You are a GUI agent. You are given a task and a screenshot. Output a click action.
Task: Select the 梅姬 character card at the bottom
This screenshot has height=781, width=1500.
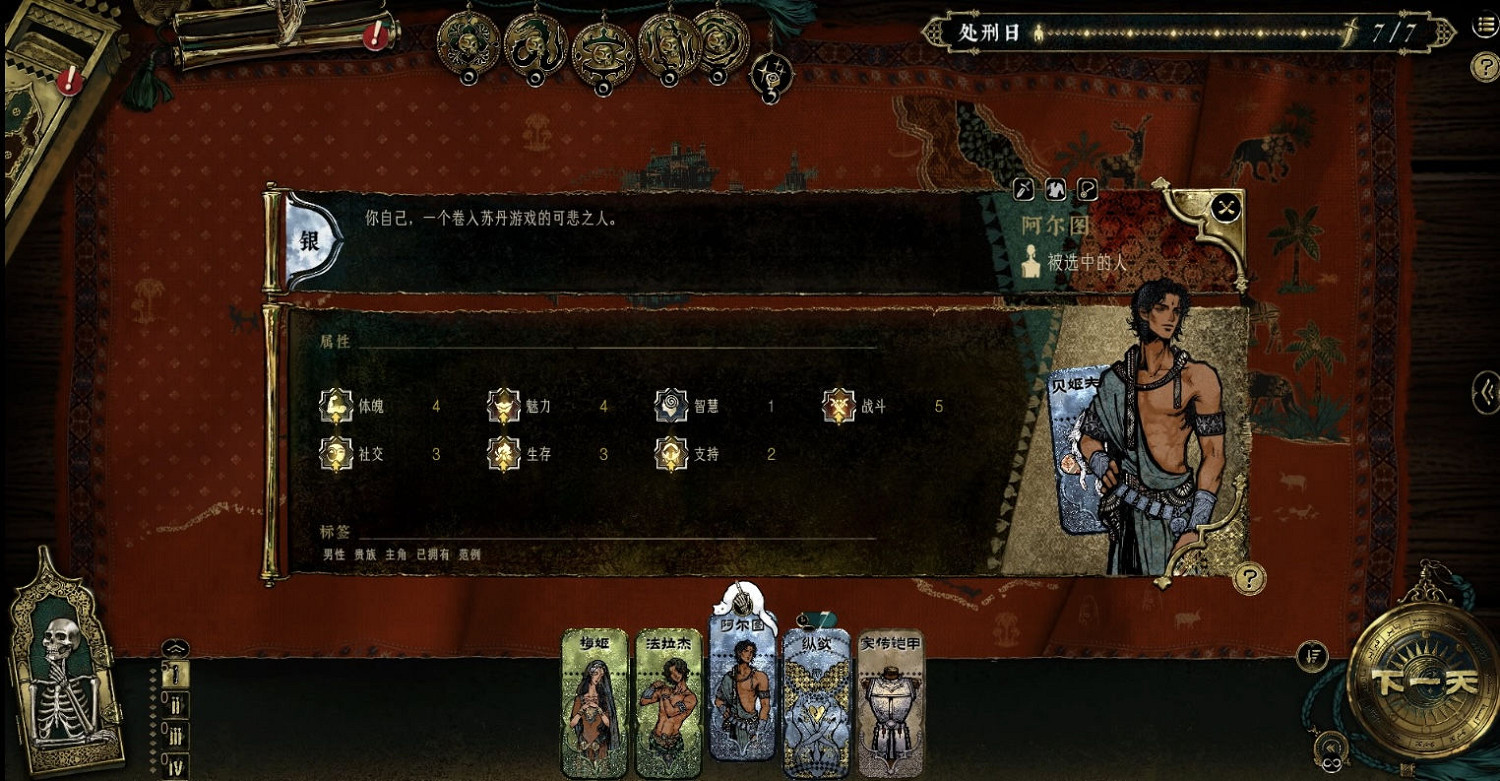pyautogui.click(x=592, y=700)
